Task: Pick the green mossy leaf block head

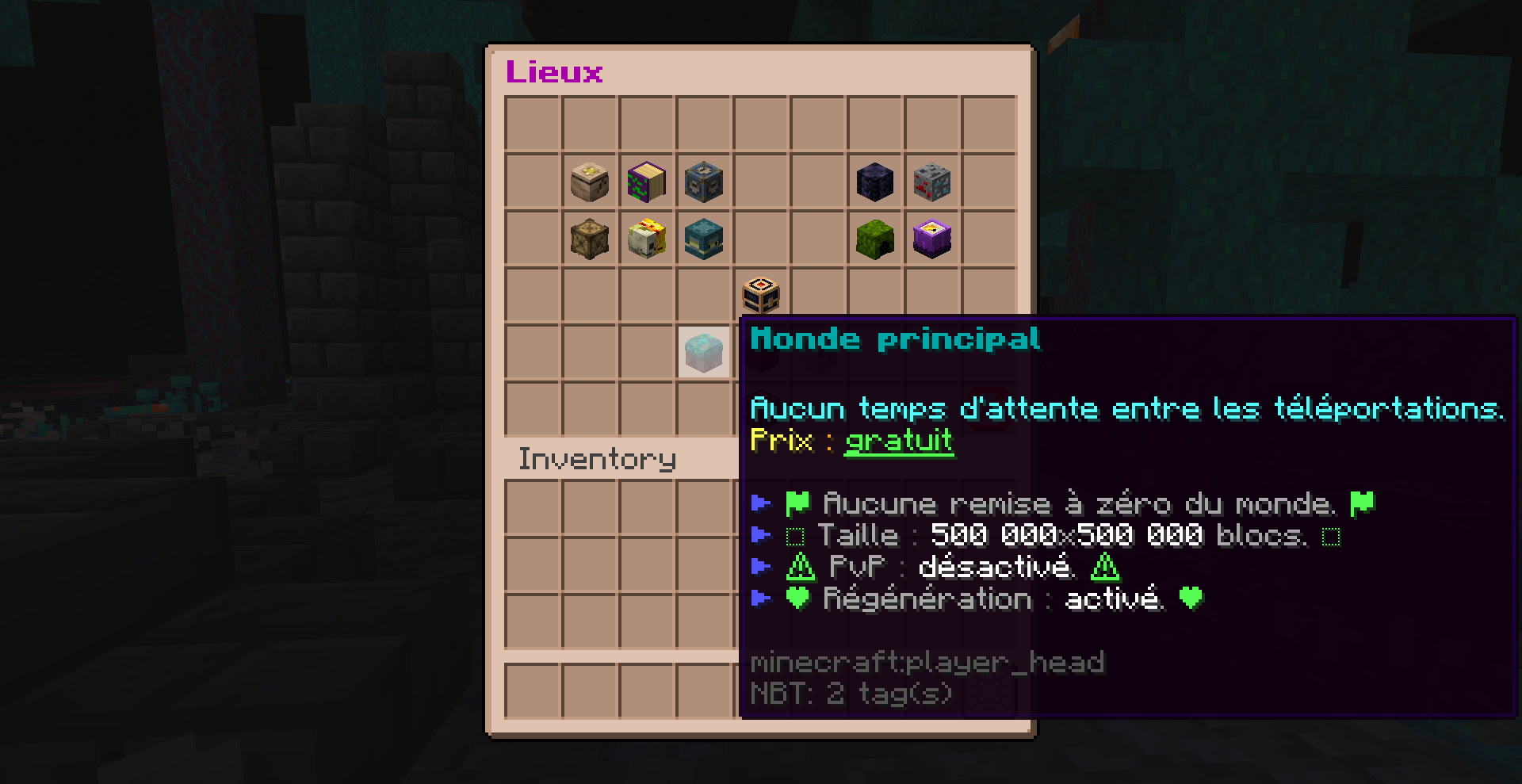Action: [x=874, y=239]
